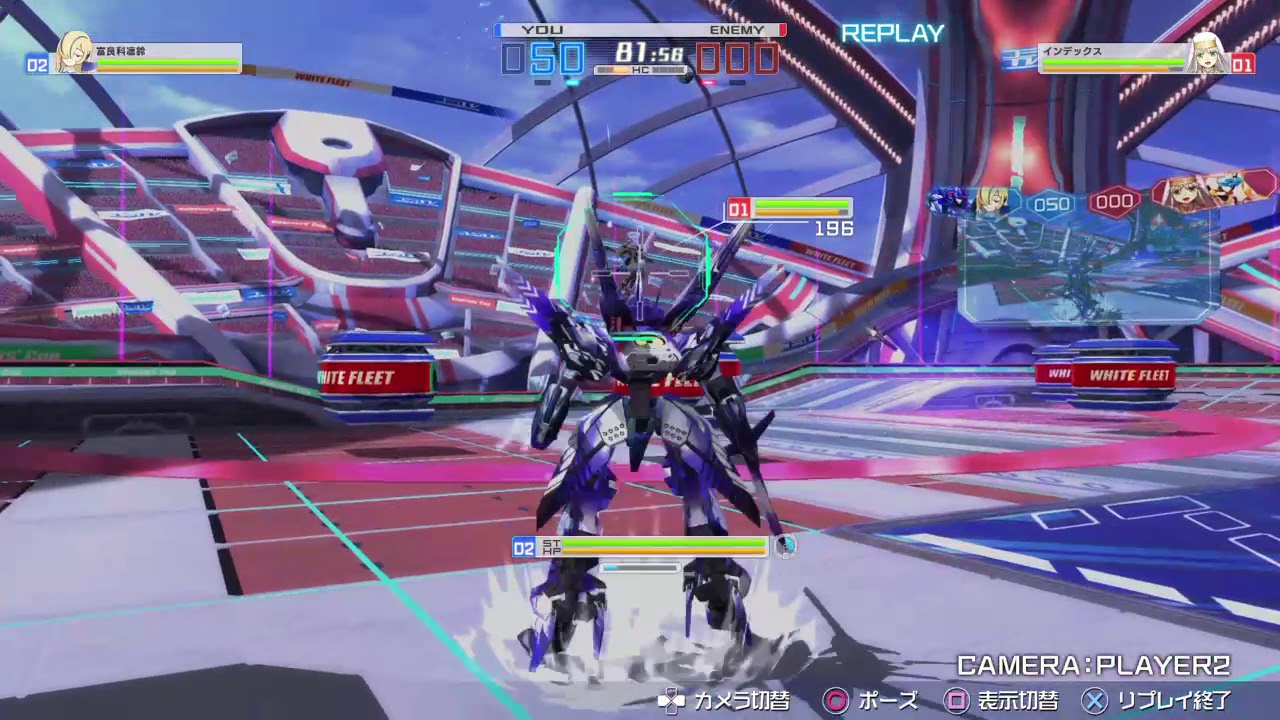Click the REPLAY label at the top
The width and height of the screenshot is (1280, 720).
pos(893,33)
